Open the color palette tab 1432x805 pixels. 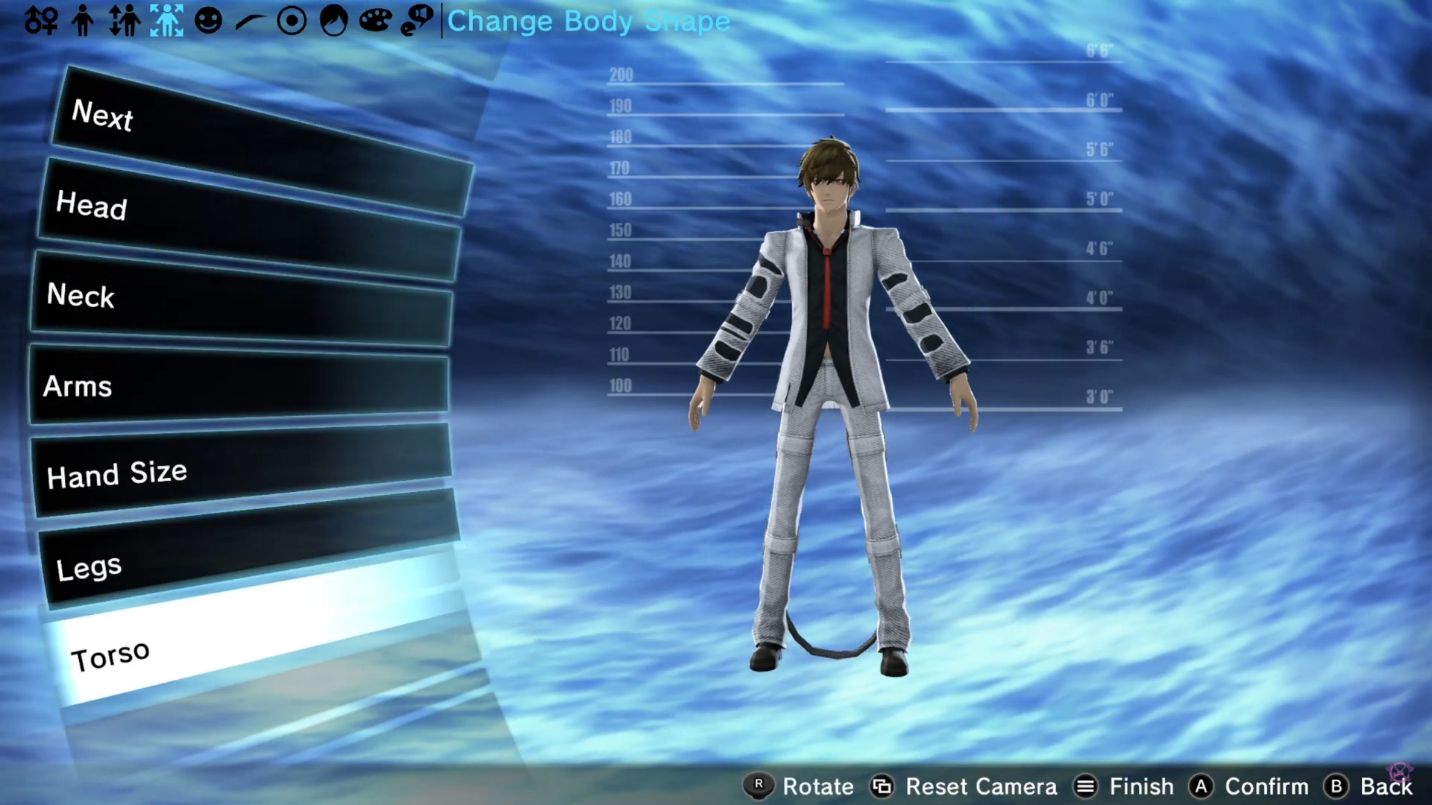click(x=374, y=21)
